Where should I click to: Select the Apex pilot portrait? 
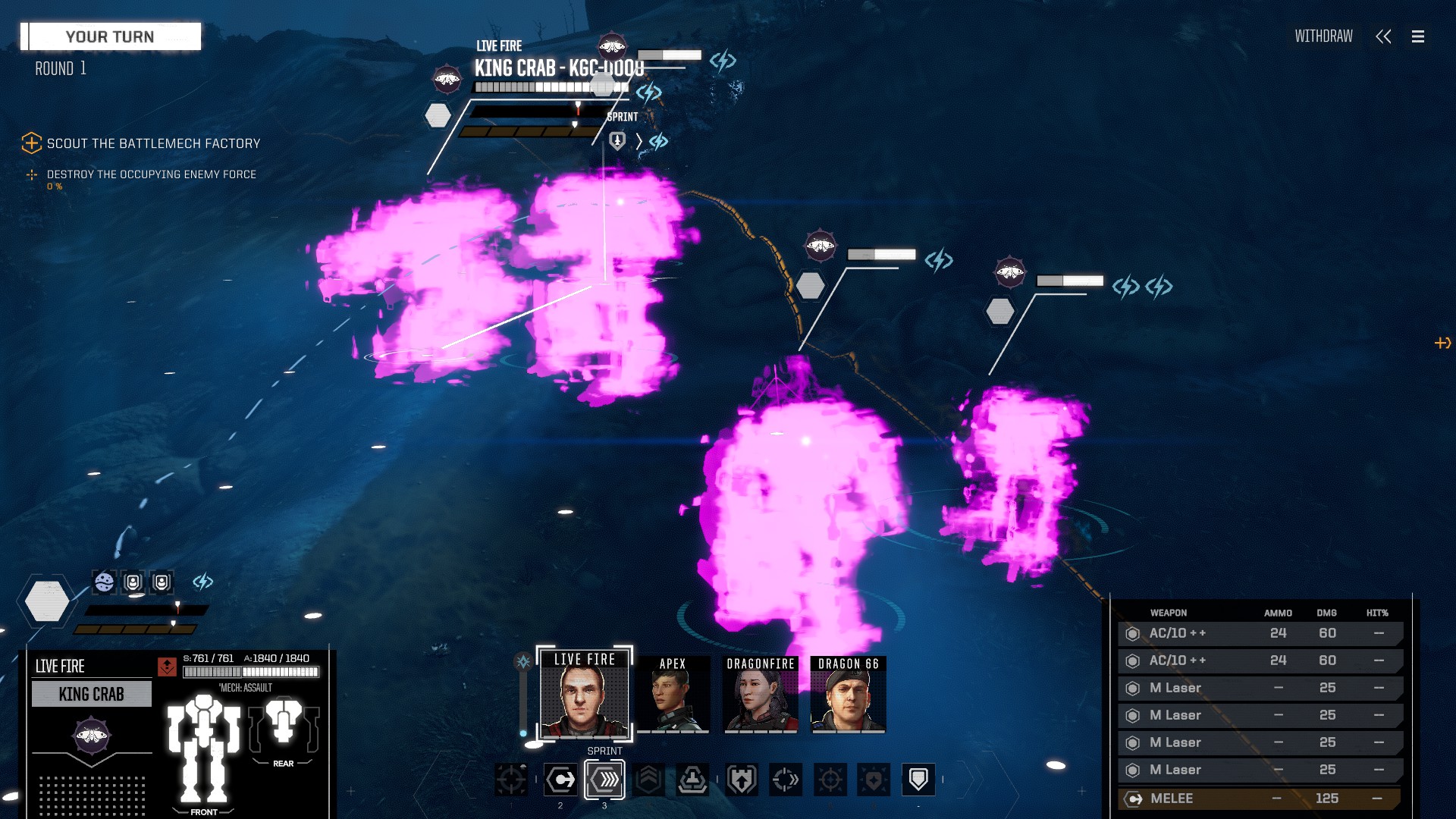pos(671,695)
